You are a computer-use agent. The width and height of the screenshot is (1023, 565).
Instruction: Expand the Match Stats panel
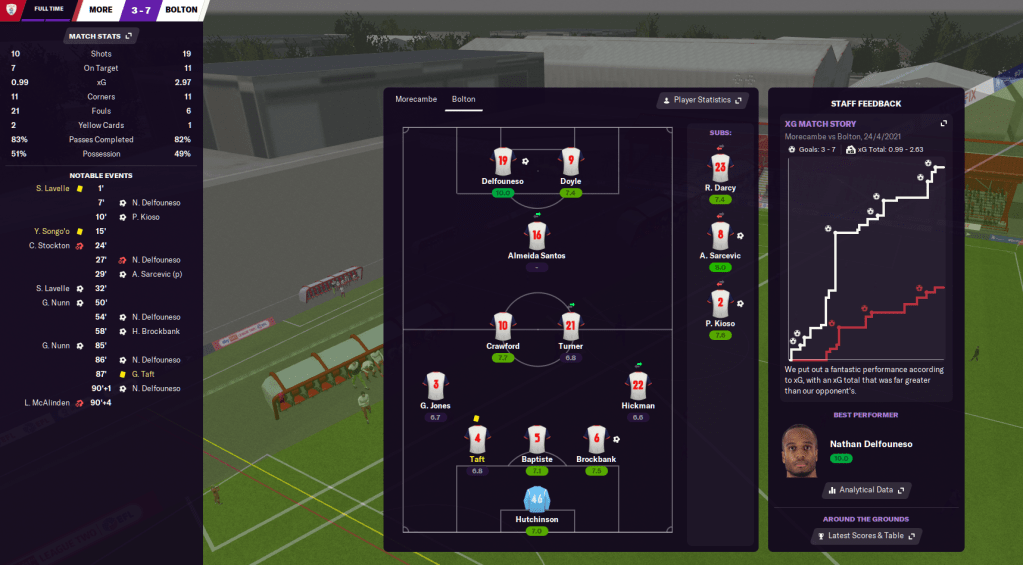(101, 36)
